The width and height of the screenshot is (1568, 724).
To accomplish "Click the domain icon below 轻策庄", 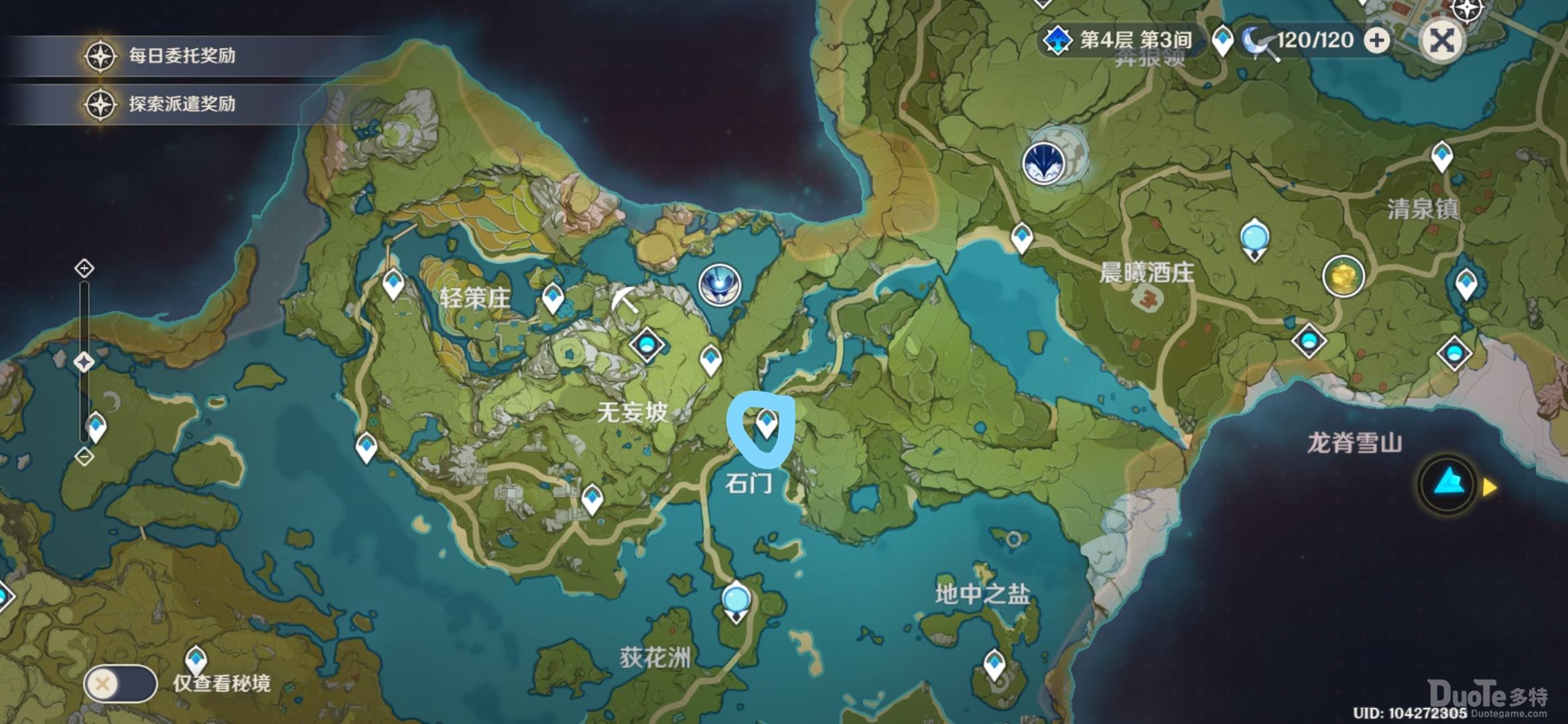I will coord(647,346).
